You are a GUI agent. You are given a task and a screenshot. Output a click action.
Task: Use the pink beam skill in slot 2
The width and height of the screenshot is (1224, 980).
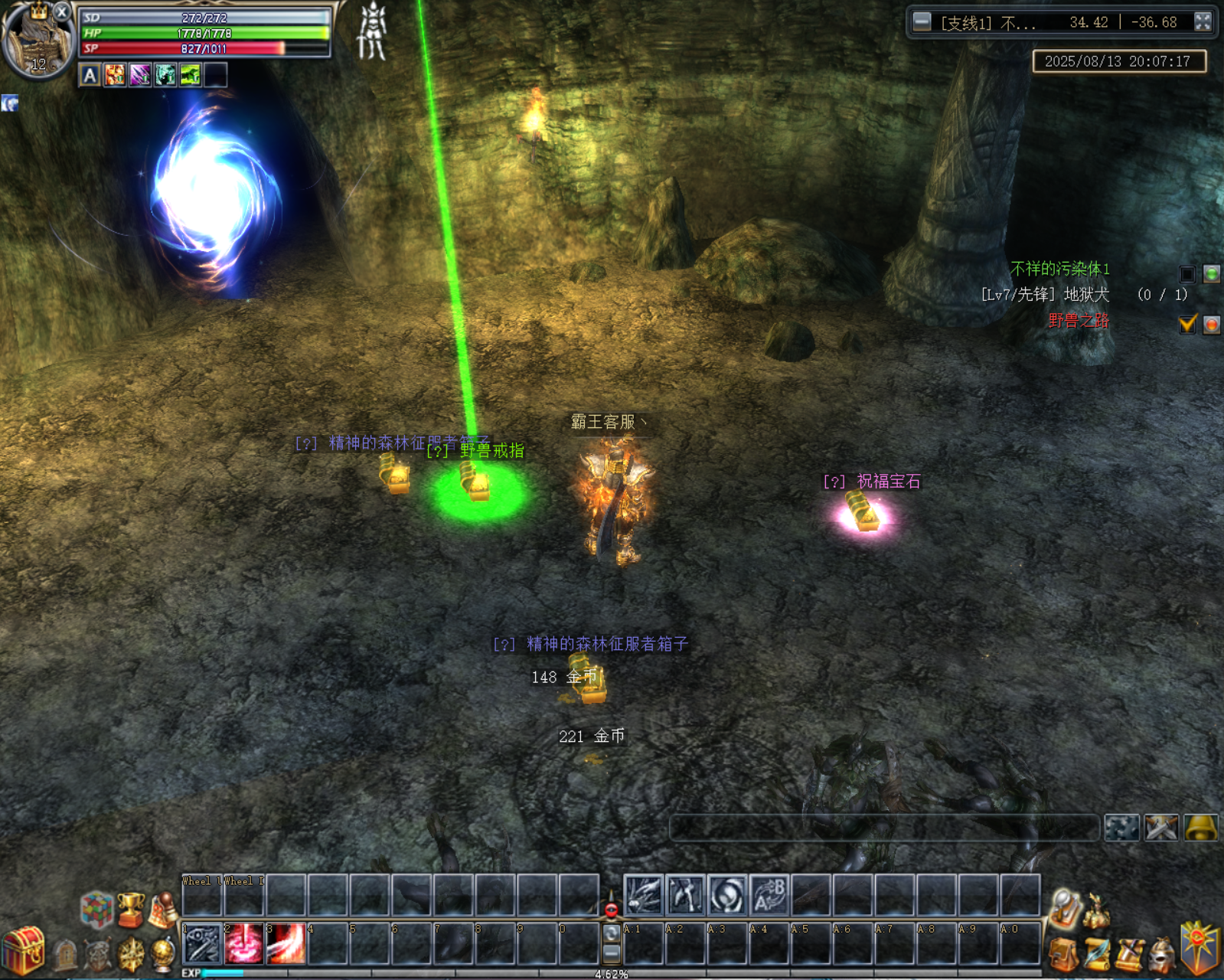[x=244, y=944]
